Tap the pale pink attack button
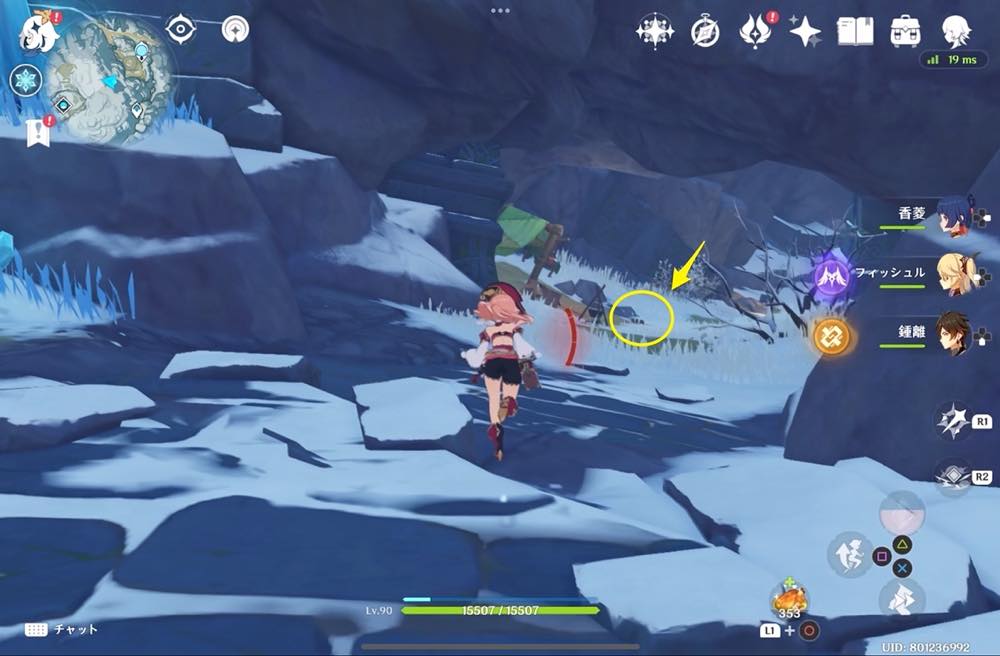1000x656 pixels. pyautogui.click(x=901, y=513)
